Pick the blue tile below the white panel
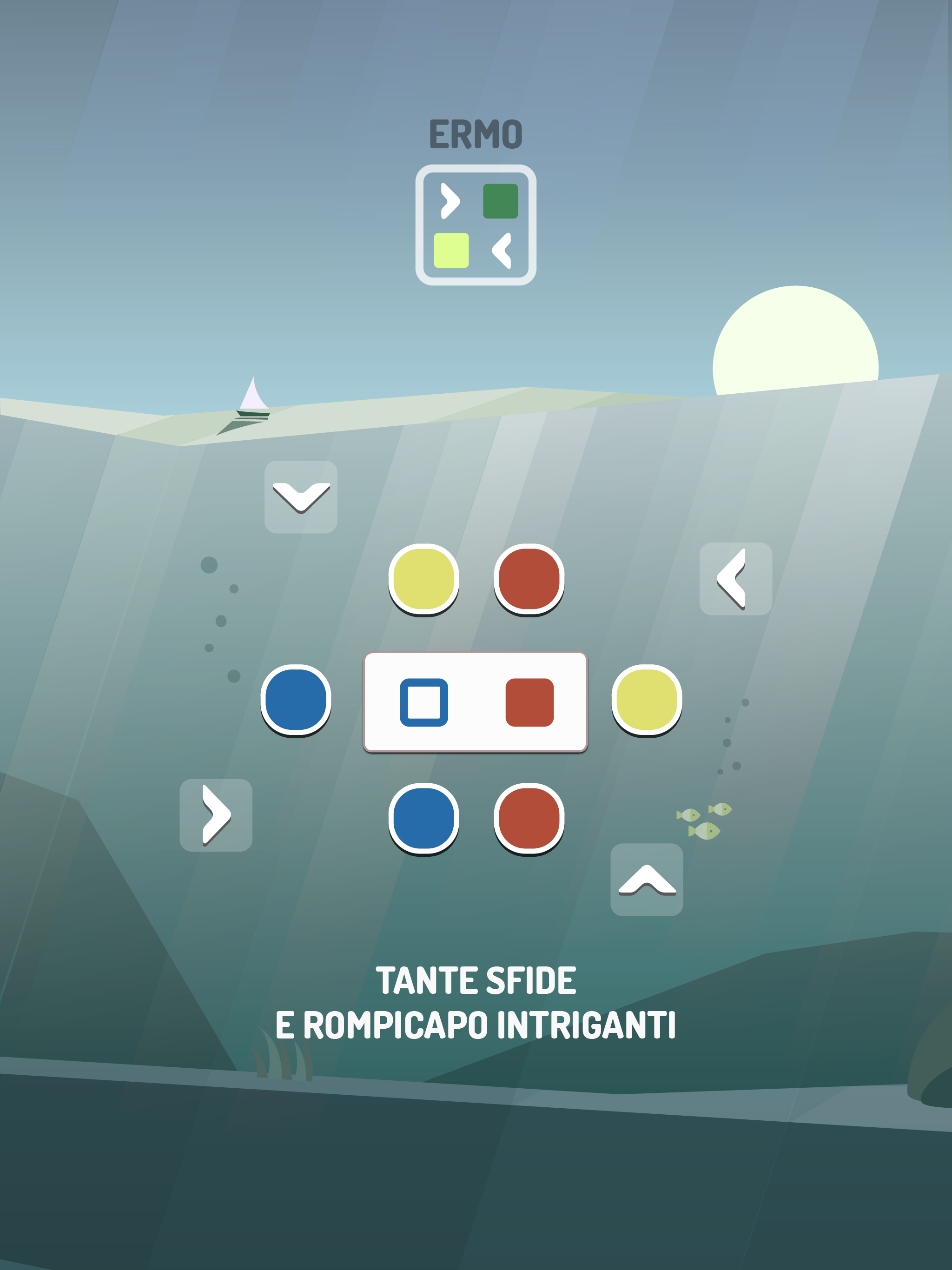952x1270 pixels. (424, 819)
